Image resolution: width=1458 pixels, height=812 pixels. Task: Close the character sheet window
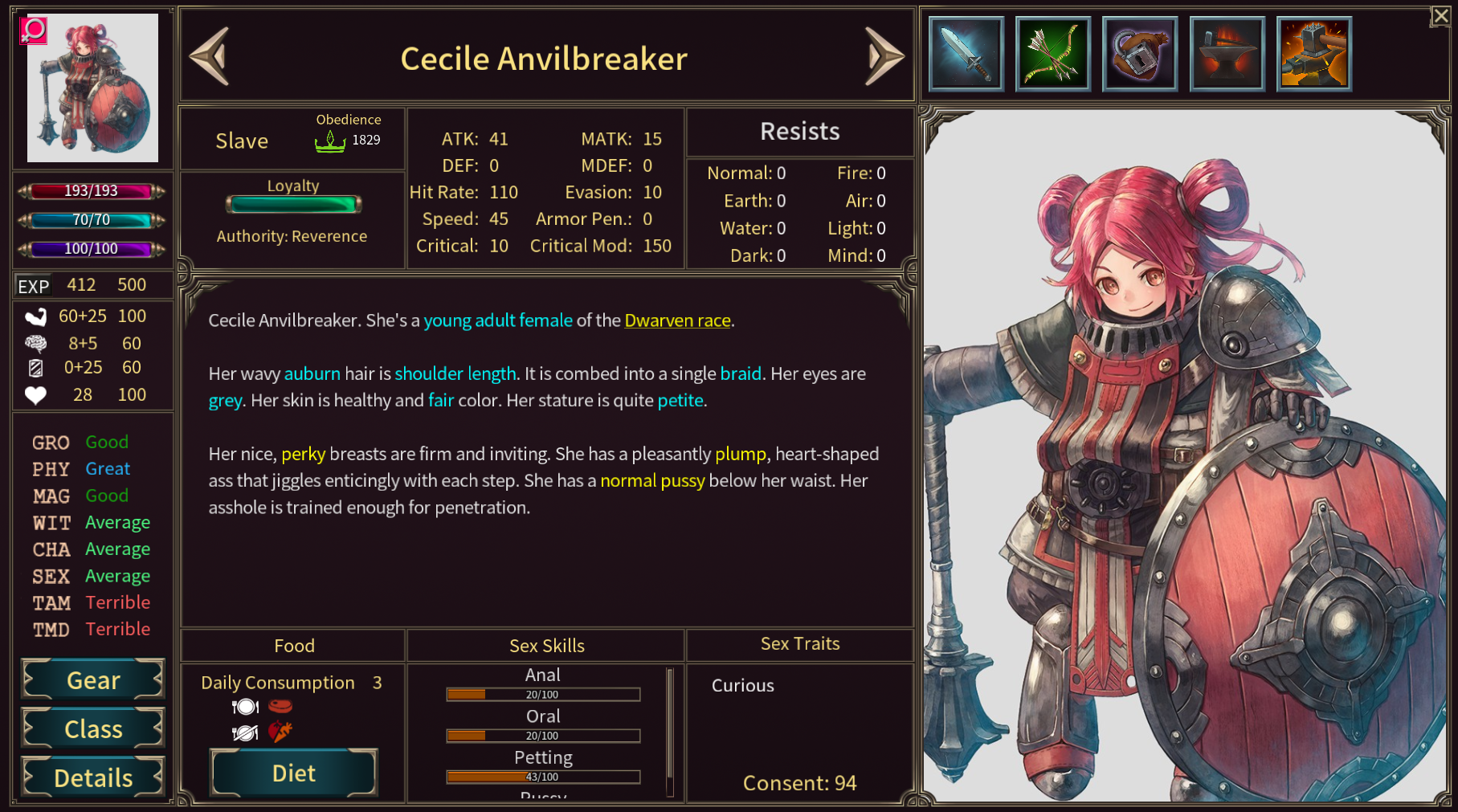point(1440,16)
